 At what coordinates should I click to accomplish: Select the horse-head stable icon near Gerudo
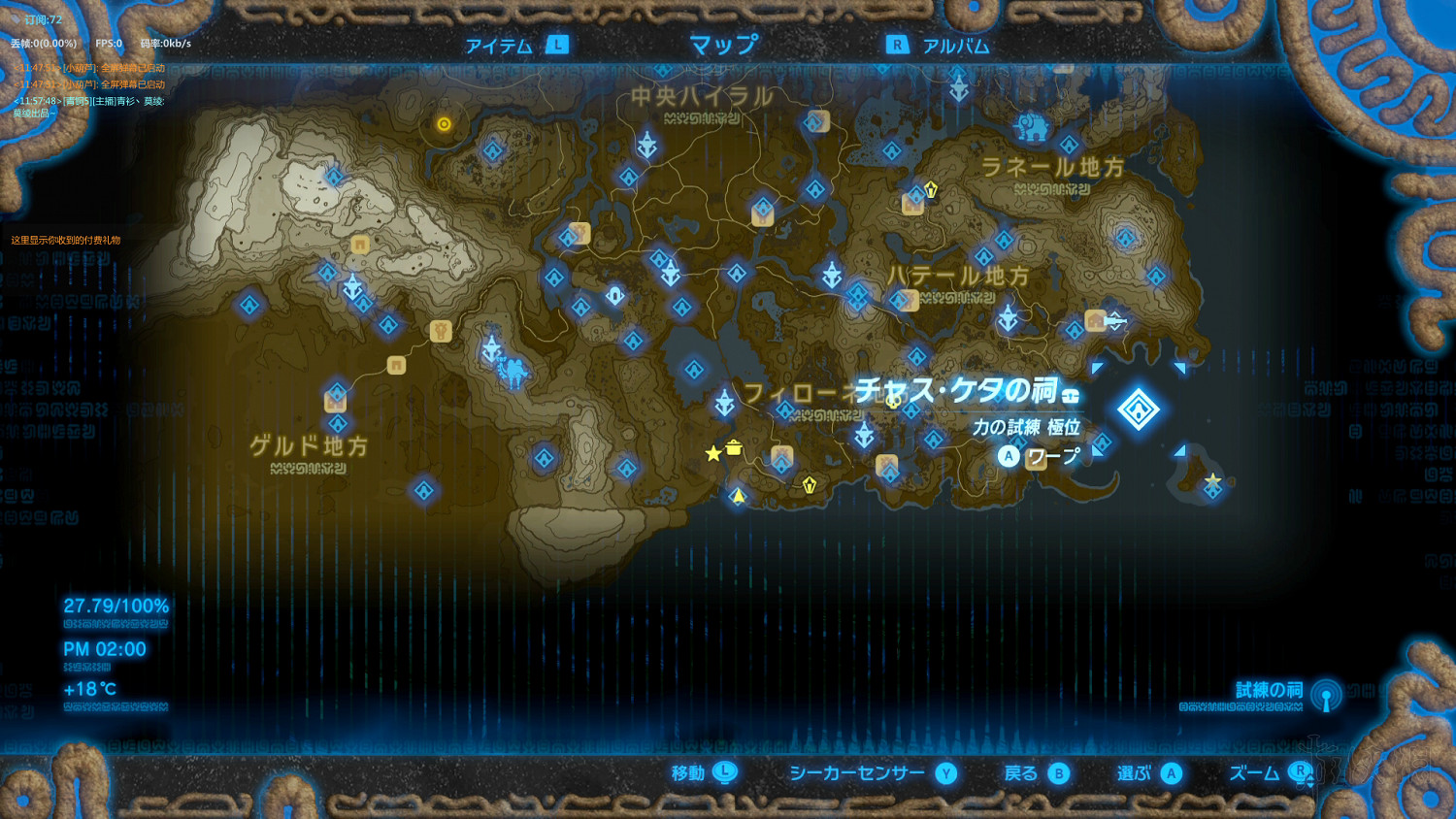[440, 331]
